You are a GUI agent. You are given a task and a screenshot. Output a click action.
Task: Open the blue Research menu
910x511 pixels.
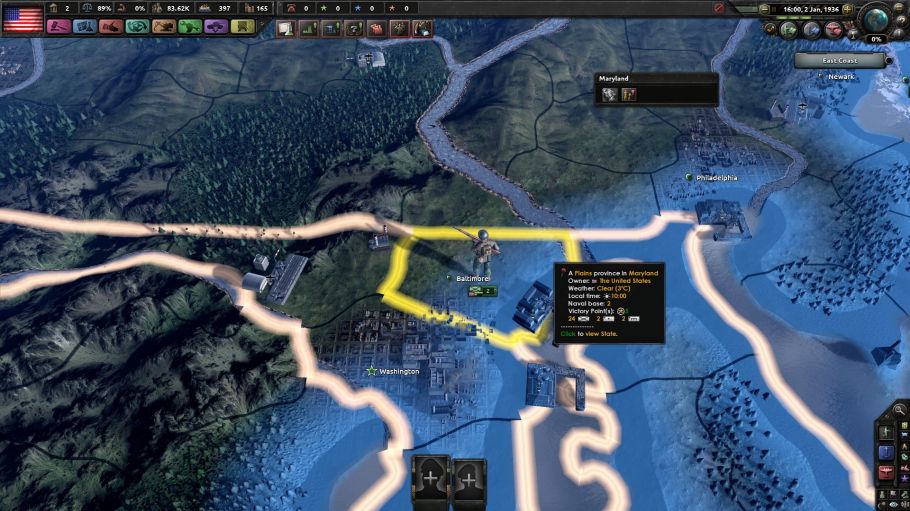point(84,27)
